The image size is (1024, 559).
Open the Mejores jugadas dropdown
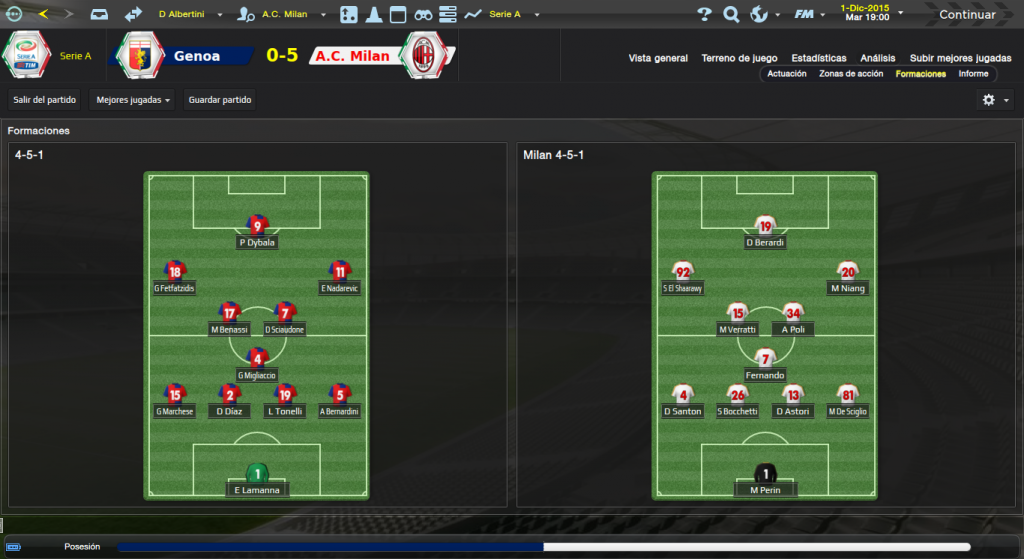[x=133, y=100]
